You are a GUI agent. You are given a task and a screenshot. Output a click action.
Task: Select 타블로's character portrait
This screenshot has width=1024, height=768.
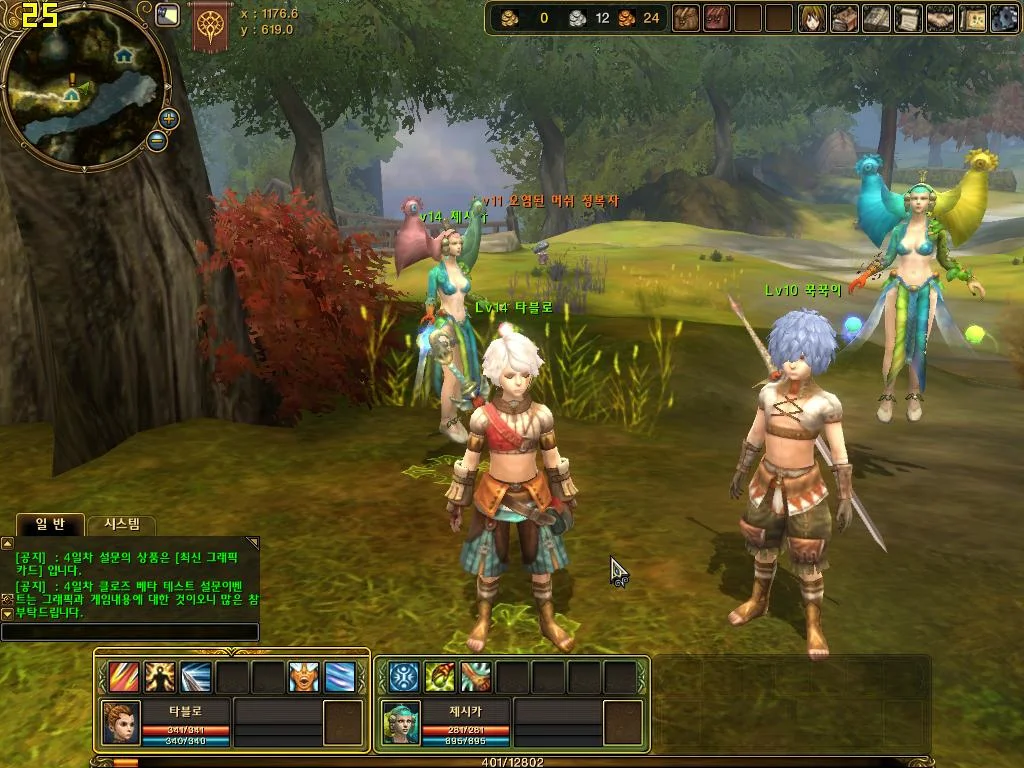click(x=121, y=722)
